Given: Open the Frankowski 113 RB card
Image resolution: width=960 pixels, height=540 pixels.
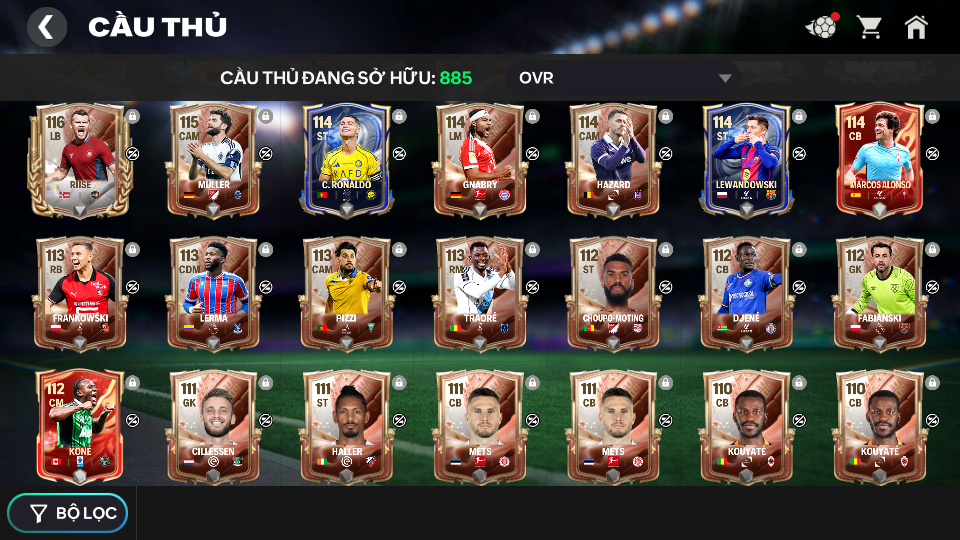Looking at the screenshot, I should pos(79,292).
